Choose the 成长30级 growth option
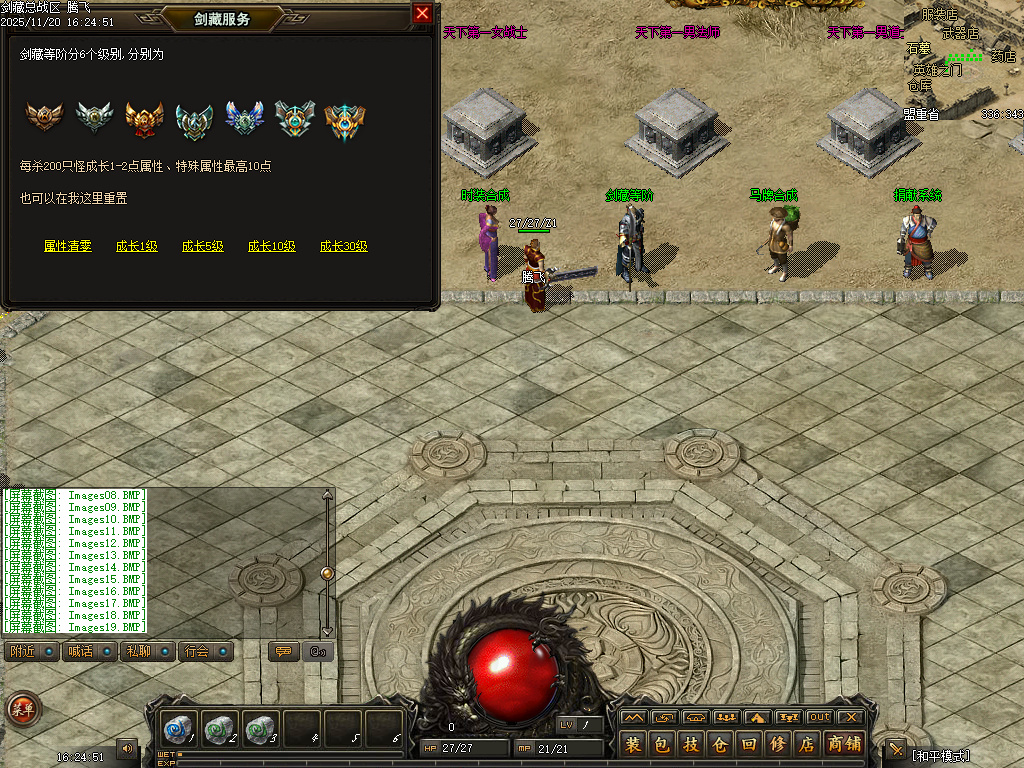The image size is (1024, 768). click(x=344, y=246)
